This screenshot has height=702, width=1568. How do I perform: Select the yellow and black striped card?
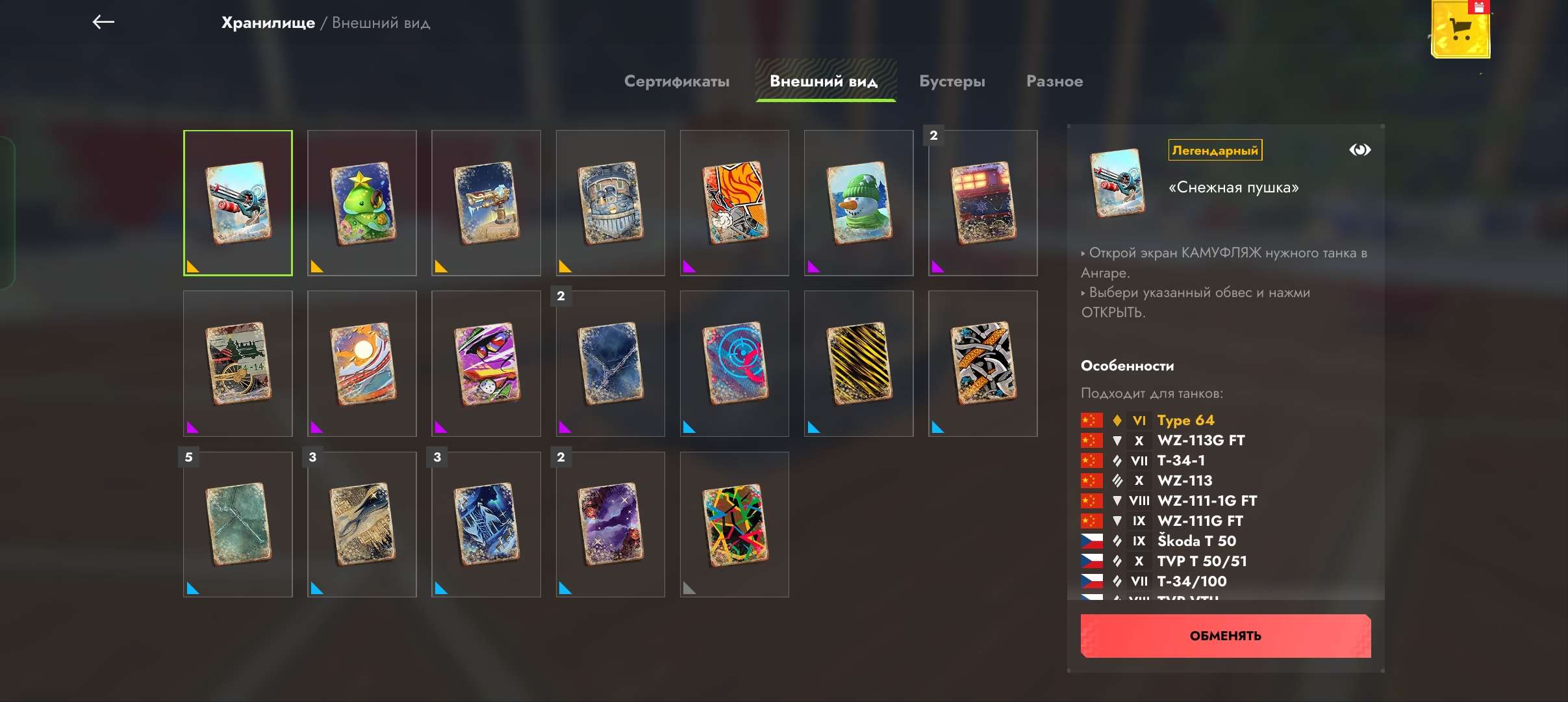858,363
